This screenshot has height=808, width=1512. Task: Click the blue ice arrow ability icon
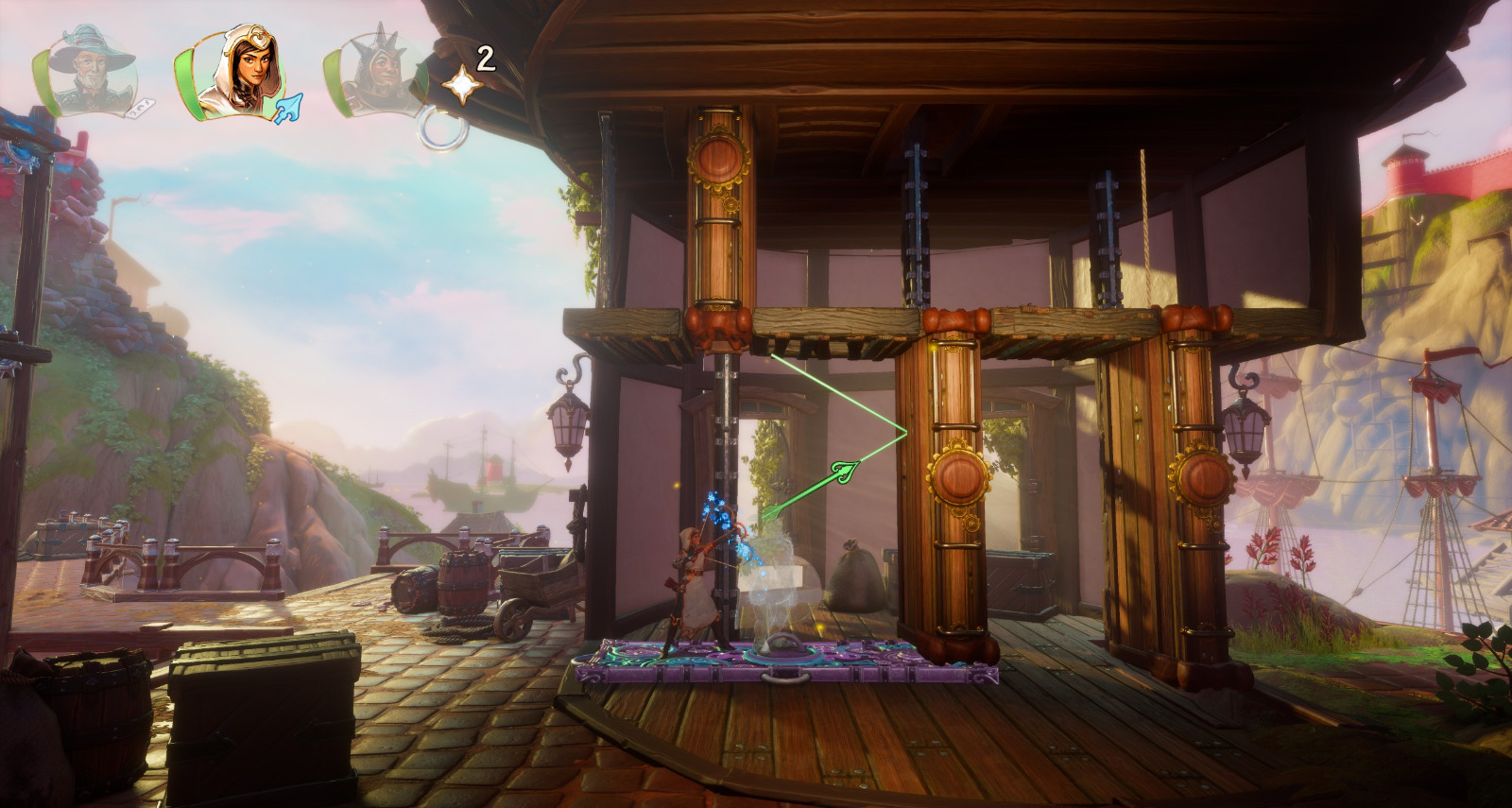(290, 107)
